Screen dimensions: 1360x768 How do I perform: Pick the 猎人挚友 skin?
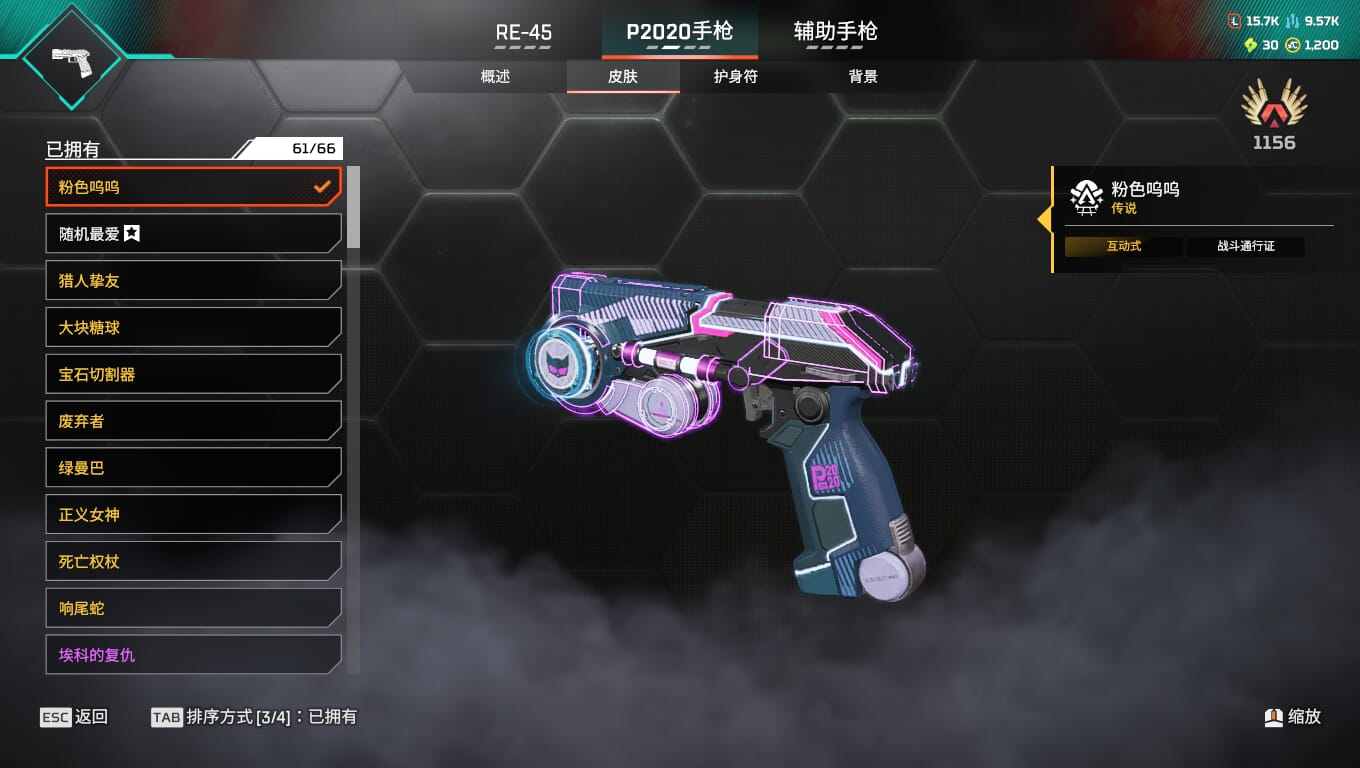pyautogui.click(x=193, y=281)
